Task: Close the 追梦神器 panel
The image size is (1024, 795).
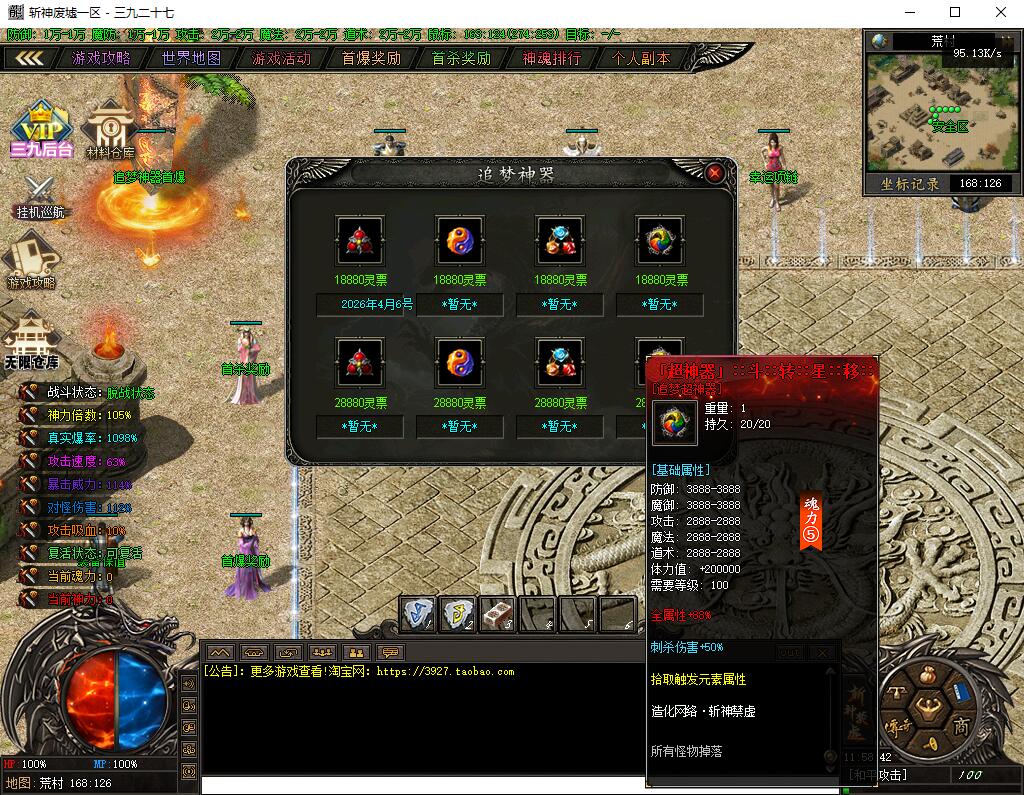Action: tap(715, 172)
